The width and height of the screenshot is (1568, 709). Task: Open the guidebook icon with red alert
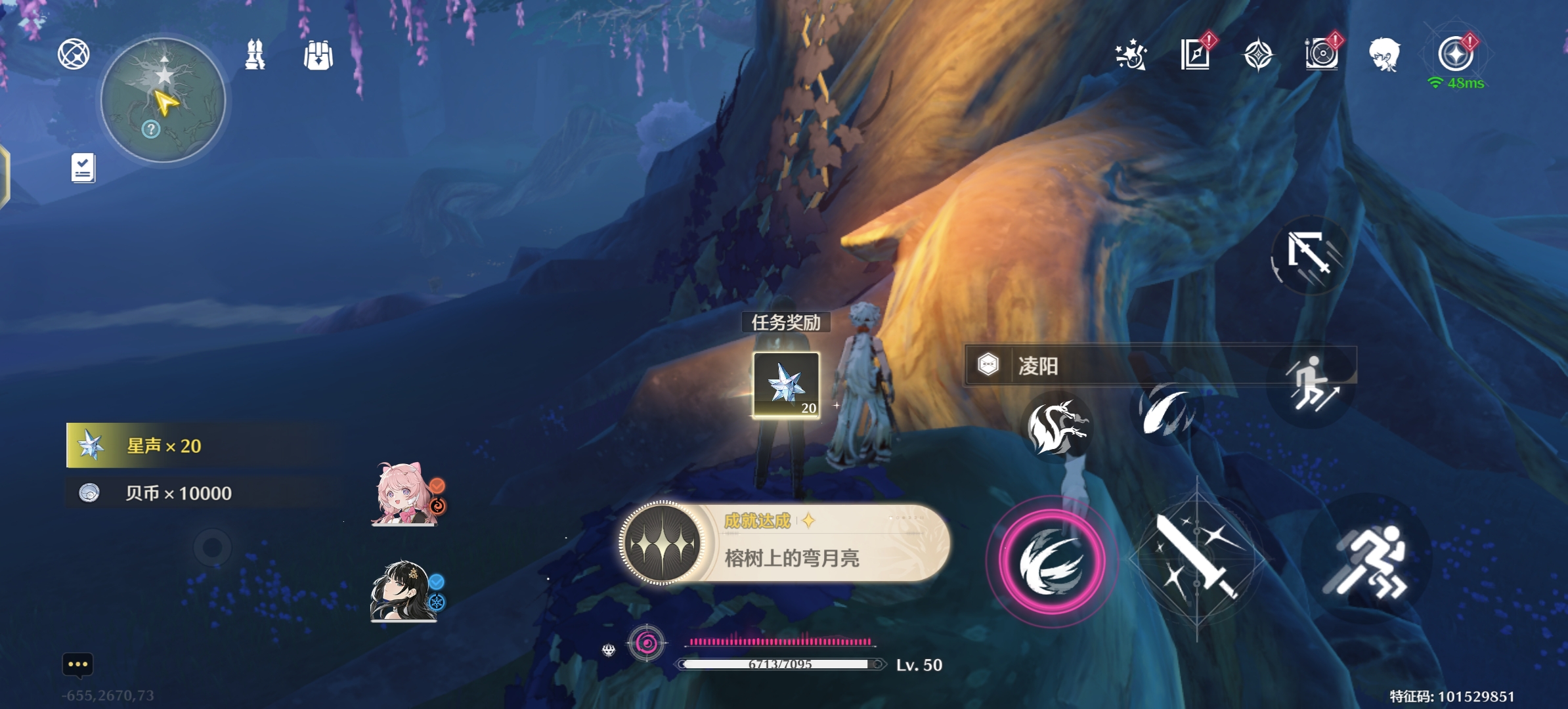(1195, 54)
